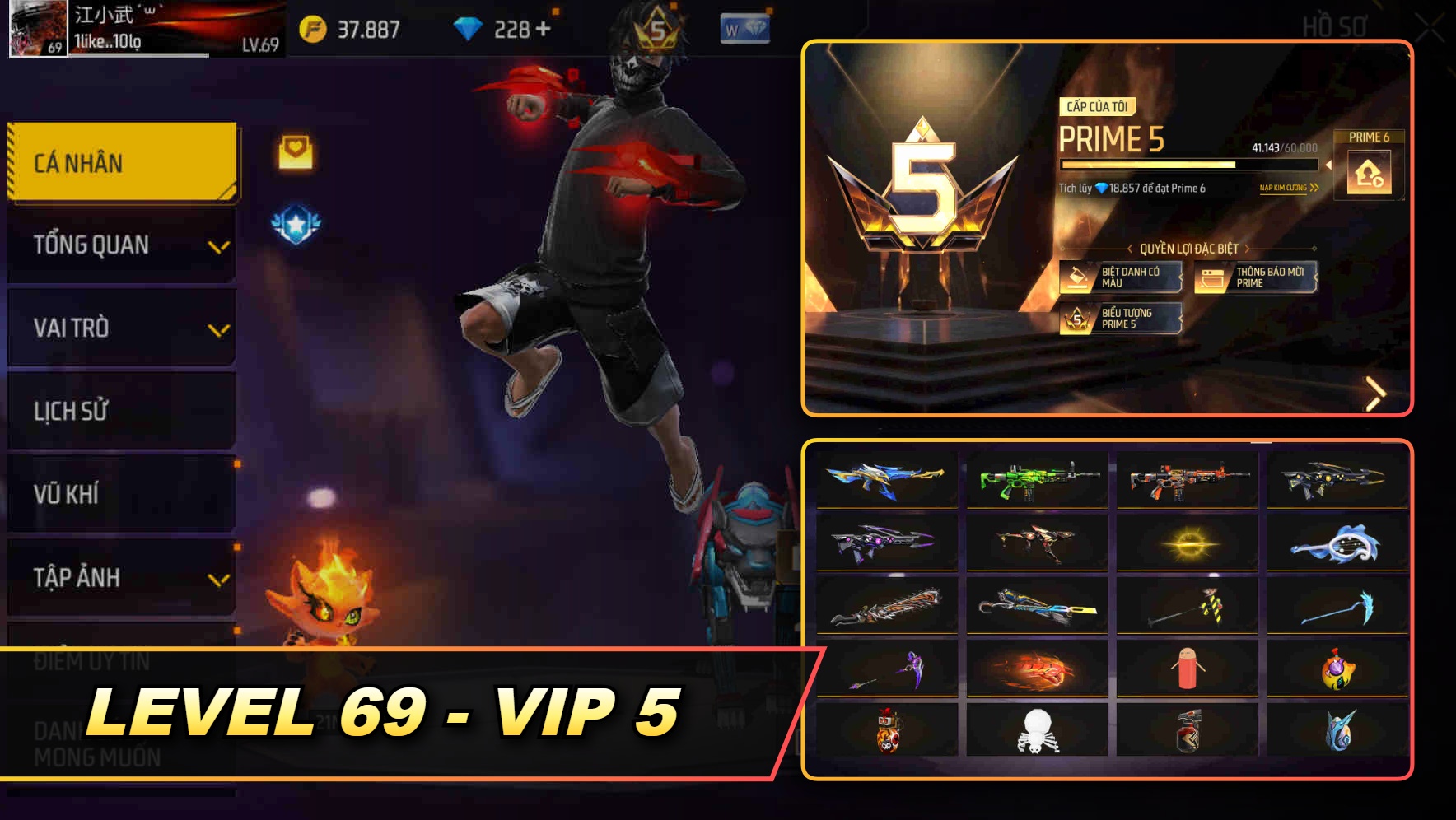Open the Lịch Sử menu item

click(x=120, y=411)
